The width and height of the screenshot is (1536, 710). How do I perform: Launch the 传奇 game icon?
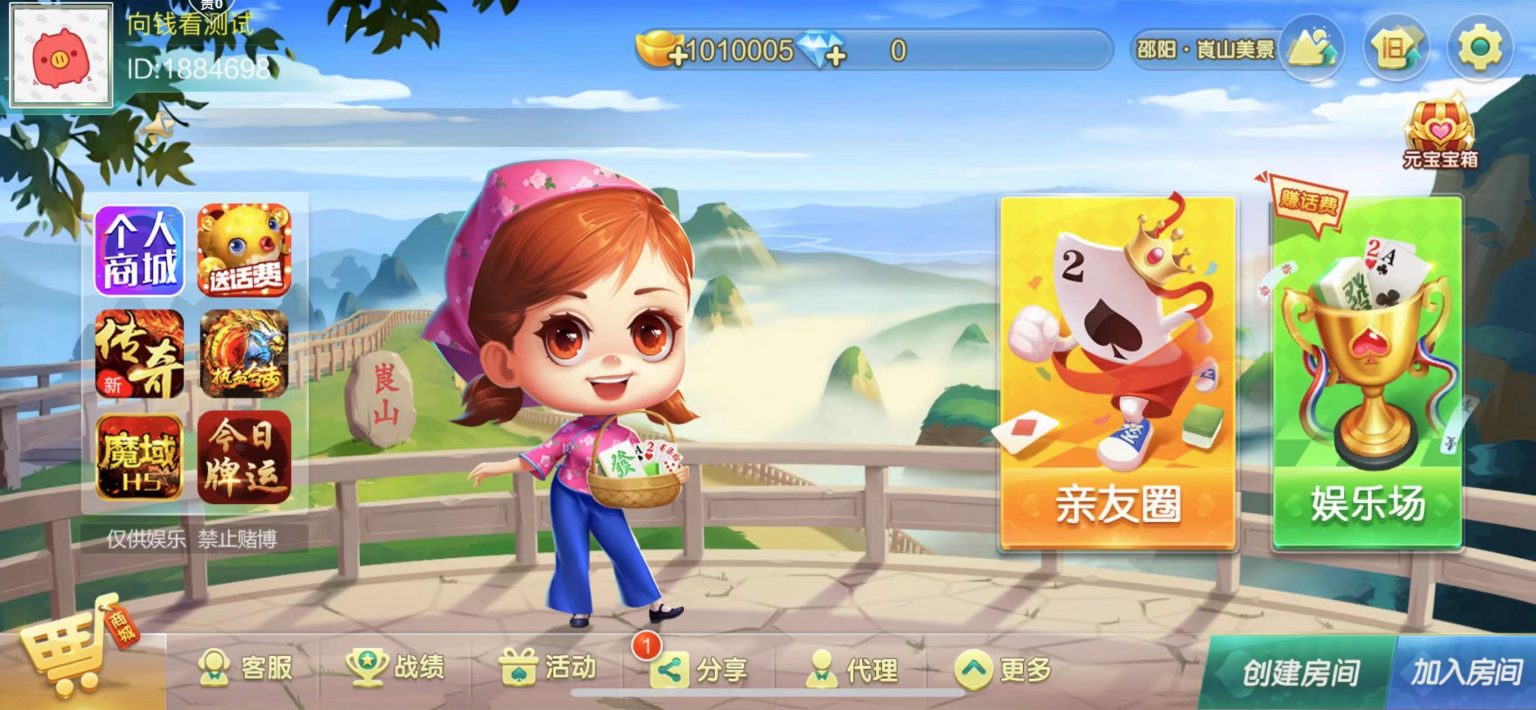(140, 354)
